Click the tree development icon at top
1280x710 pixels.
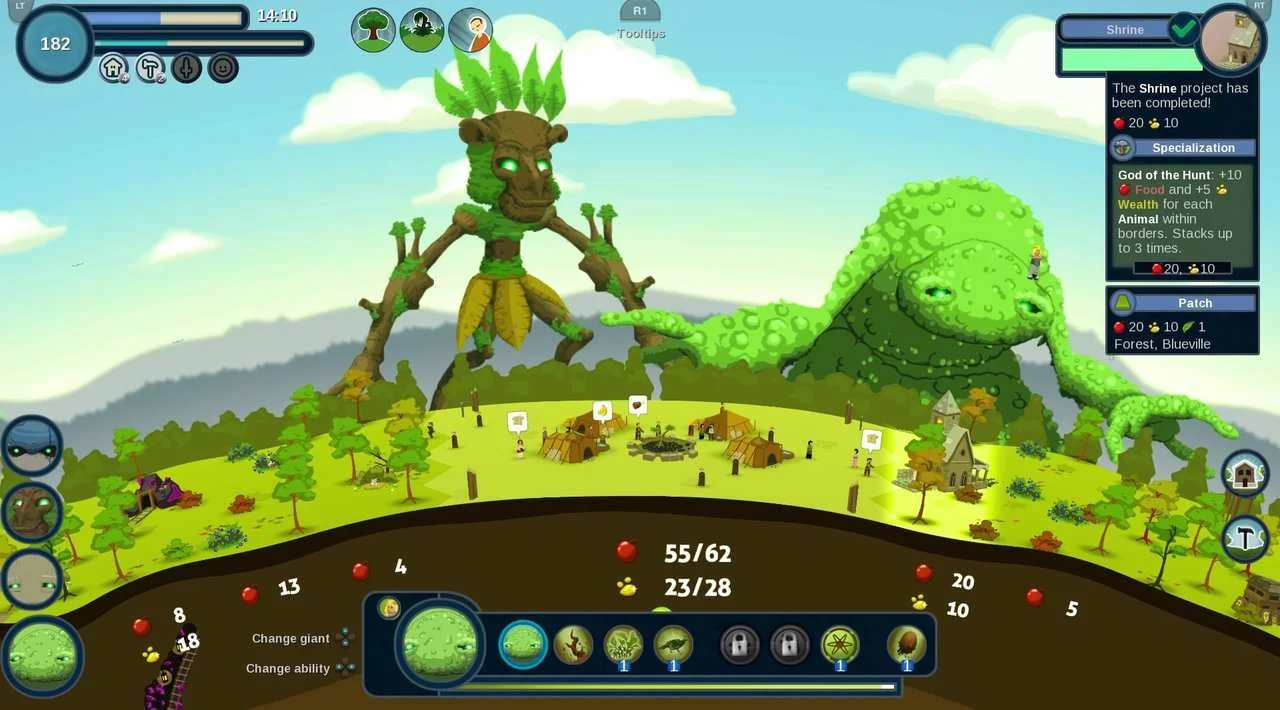point(373,30)
